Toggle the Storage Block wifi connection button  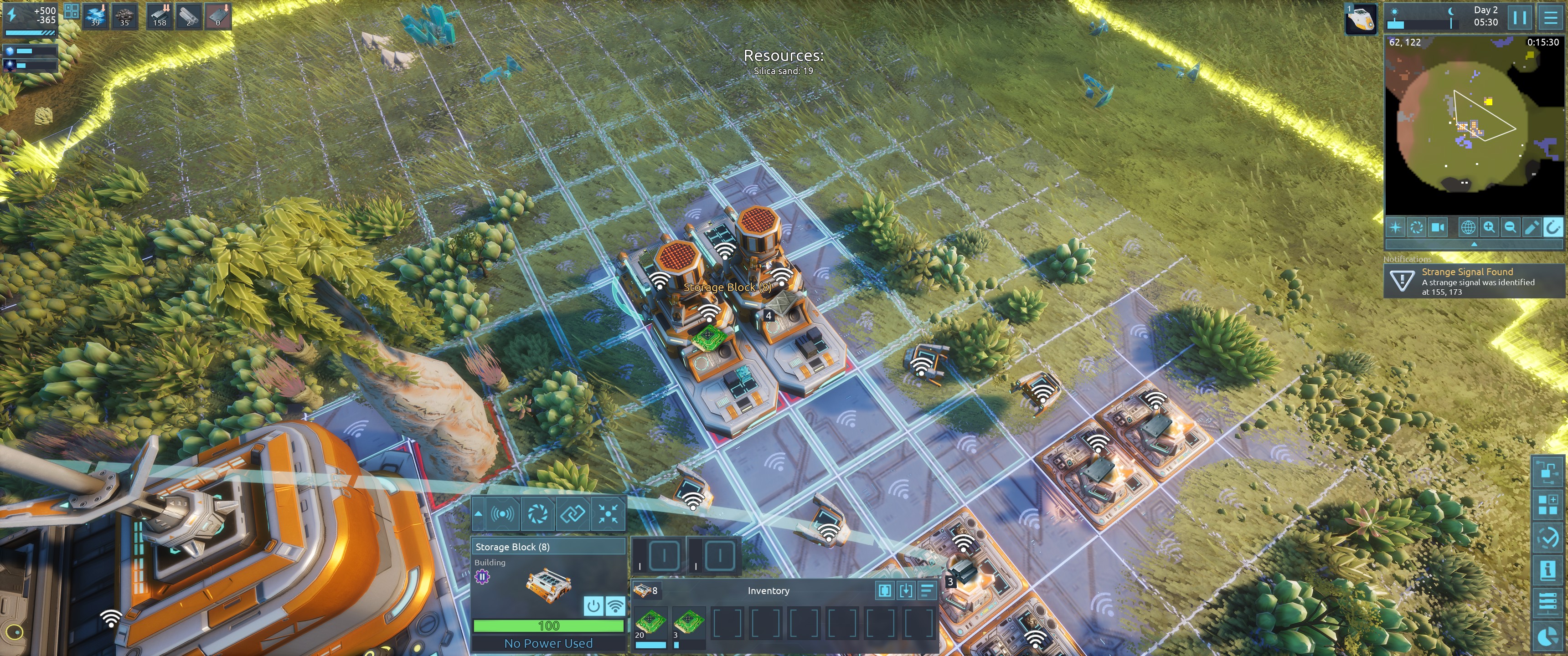coord(615,605)
